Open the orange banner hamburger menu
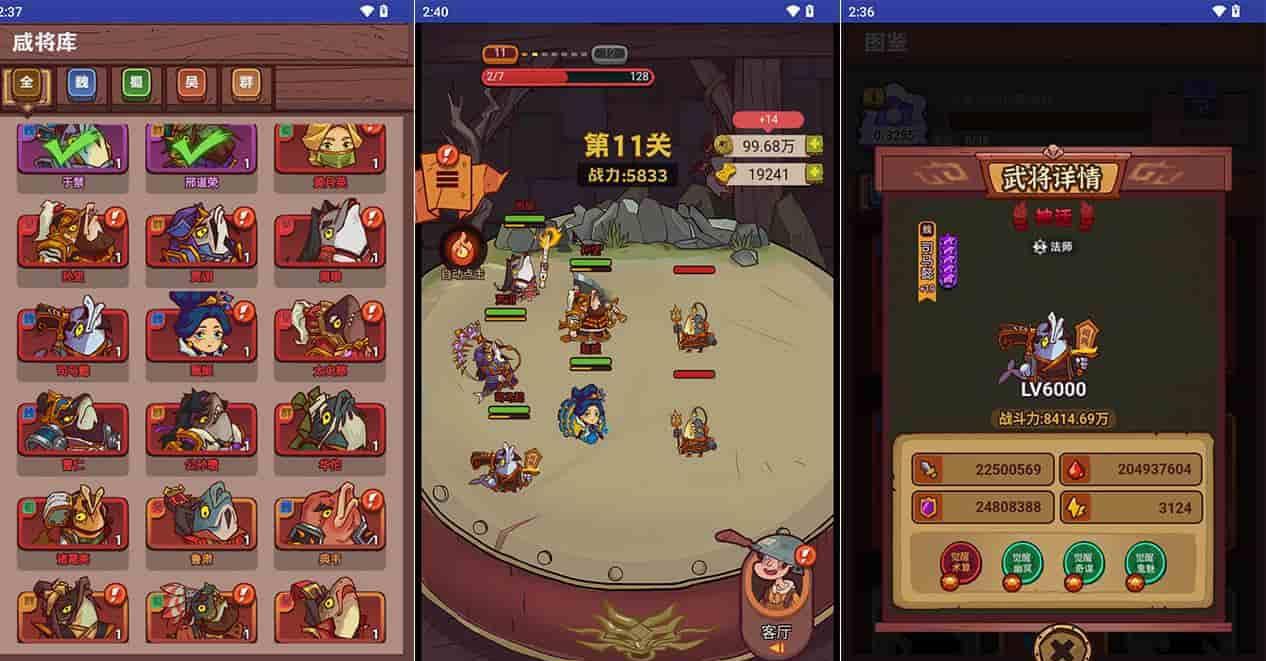Viewport: 1266px width, 661px height. coord(448,178)
